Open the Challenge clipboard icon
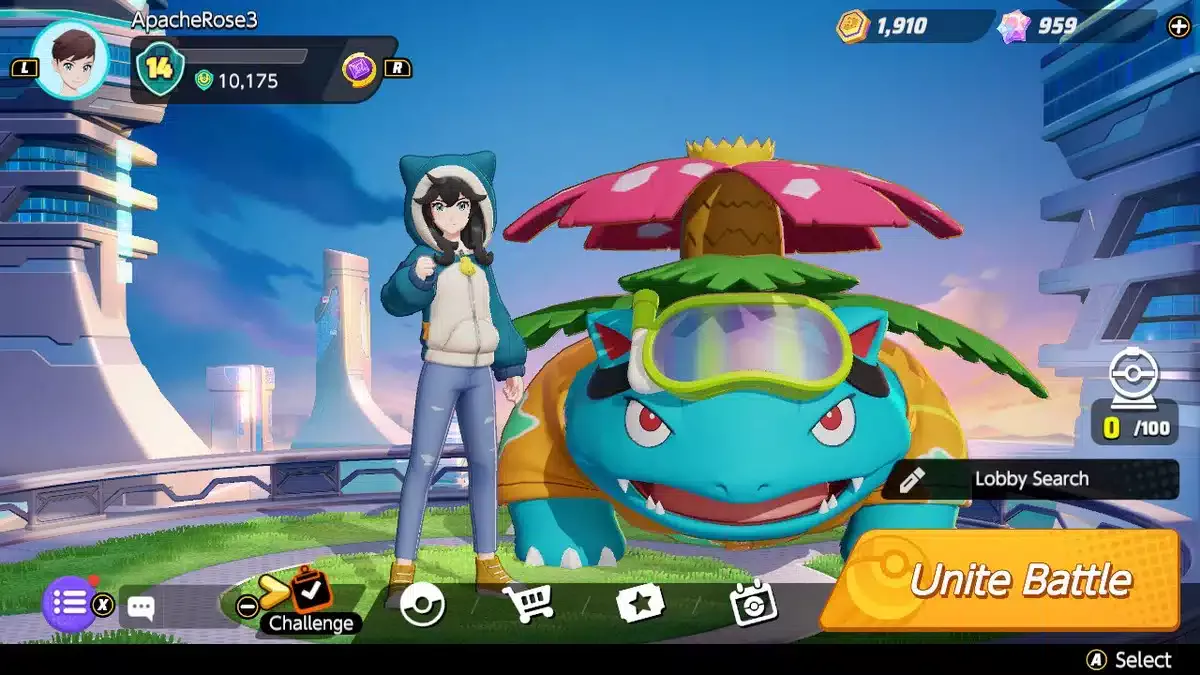The width and height of the screenshot is (1200, 675). tap(311, 590)
